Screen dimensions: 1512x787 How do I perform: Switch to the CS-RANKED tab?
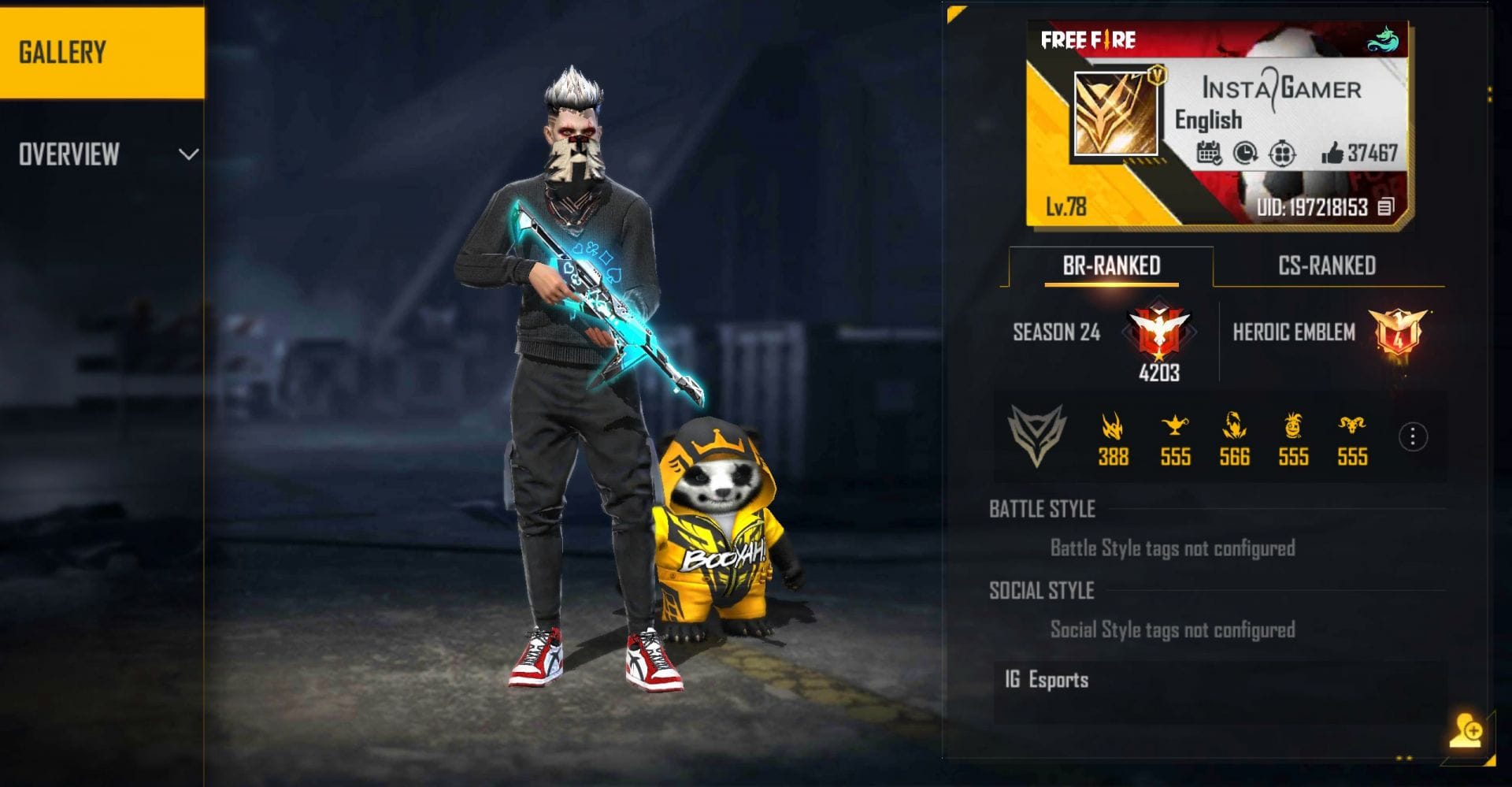tap(1325, 265)
